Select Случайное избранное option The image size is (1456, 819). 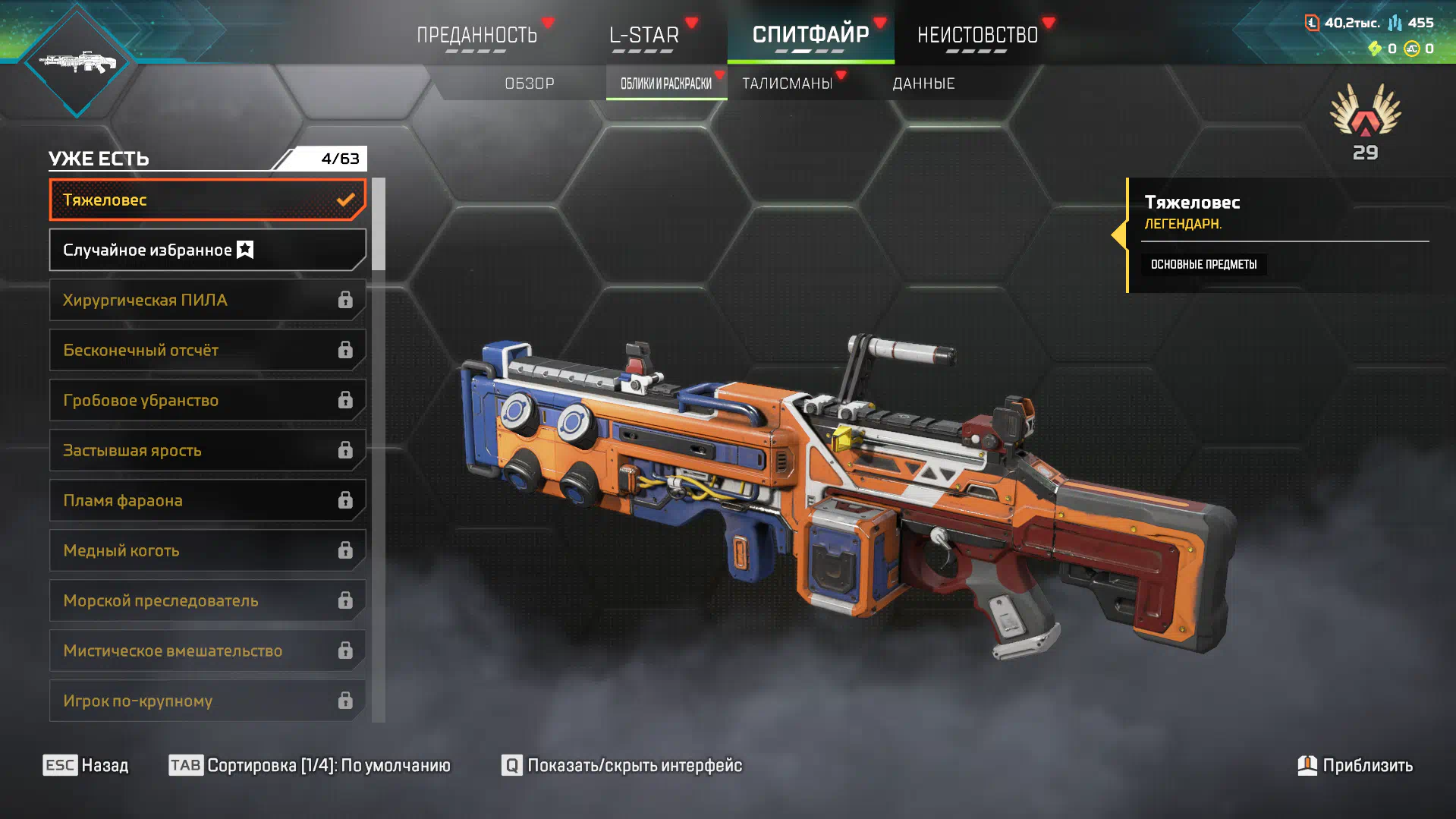pos(207,250)
